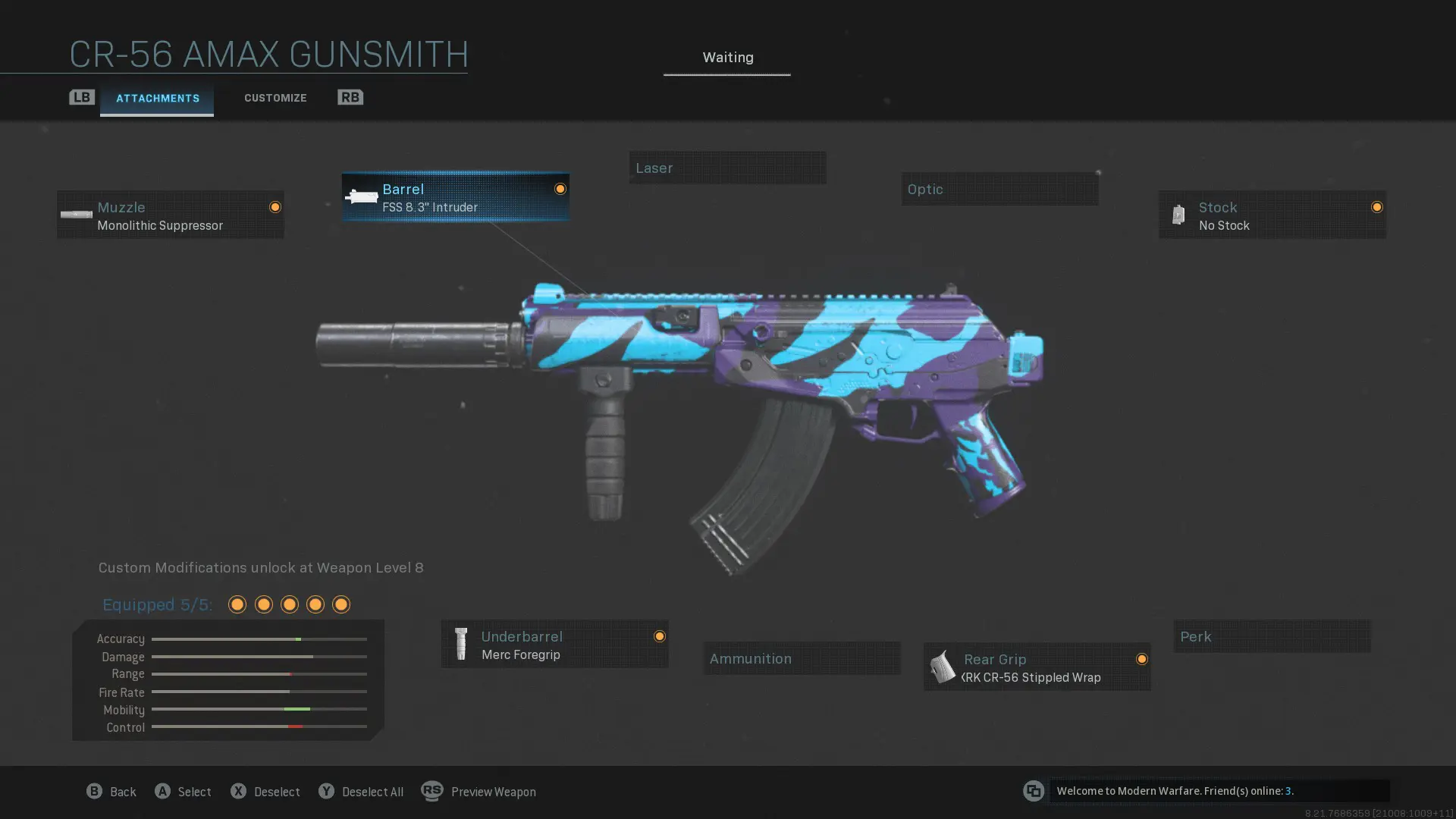1456x819 pixels.
Task: Switch to the Attachments tab
Action: coord(157,99)
